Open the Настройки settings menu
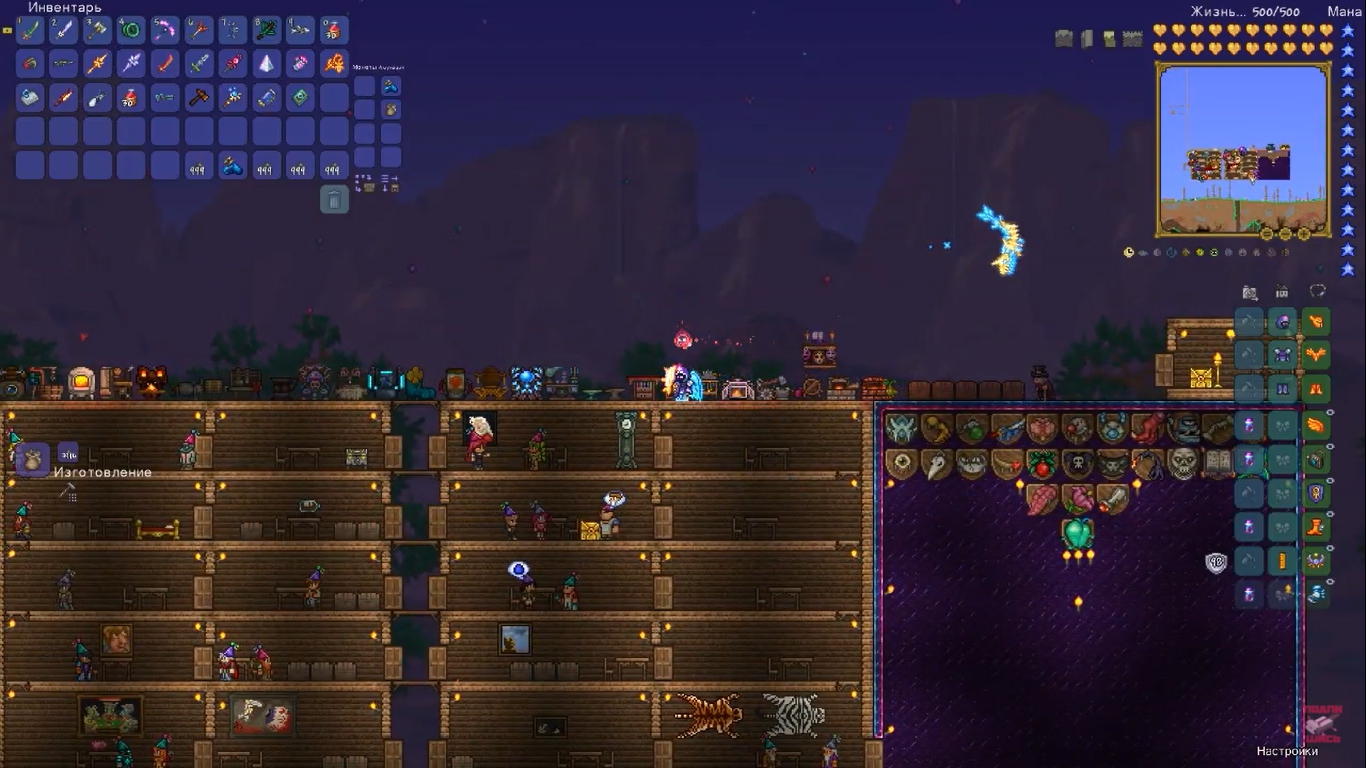The image size is (1366, 768). click(x=1286, y=751)
